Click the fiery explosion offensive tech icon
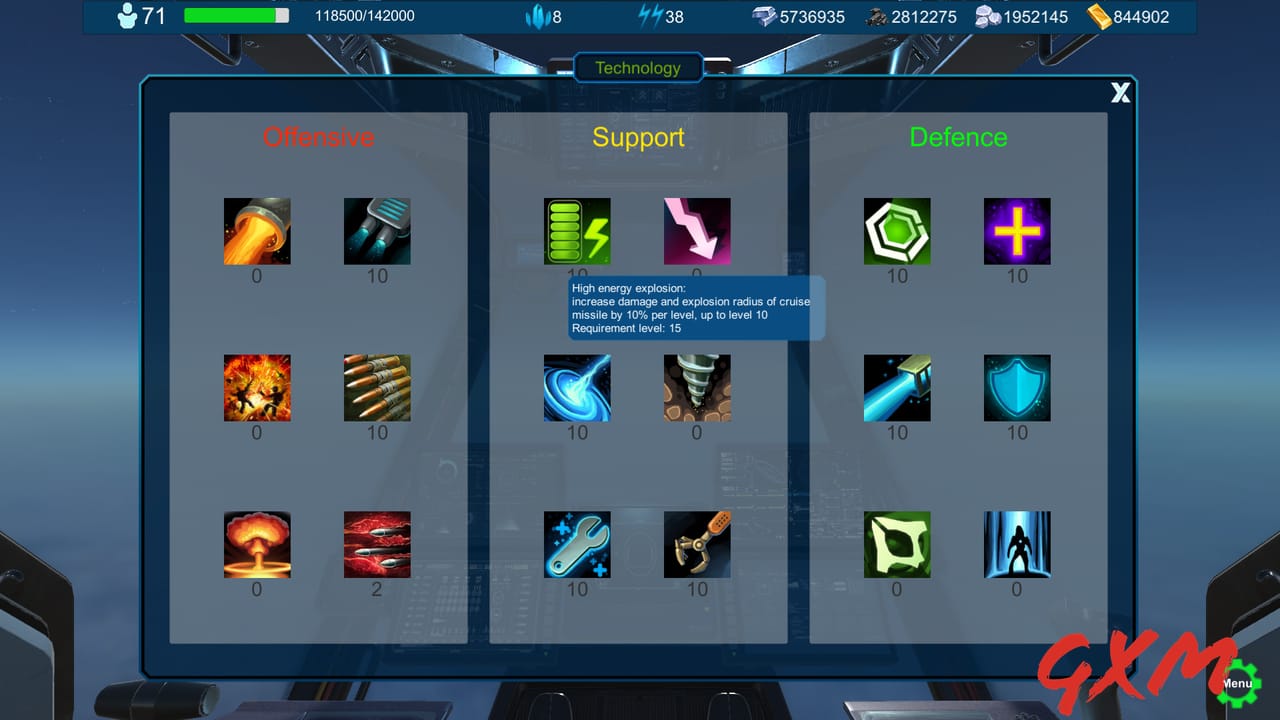1280x720 pixels. coord(257,387)
